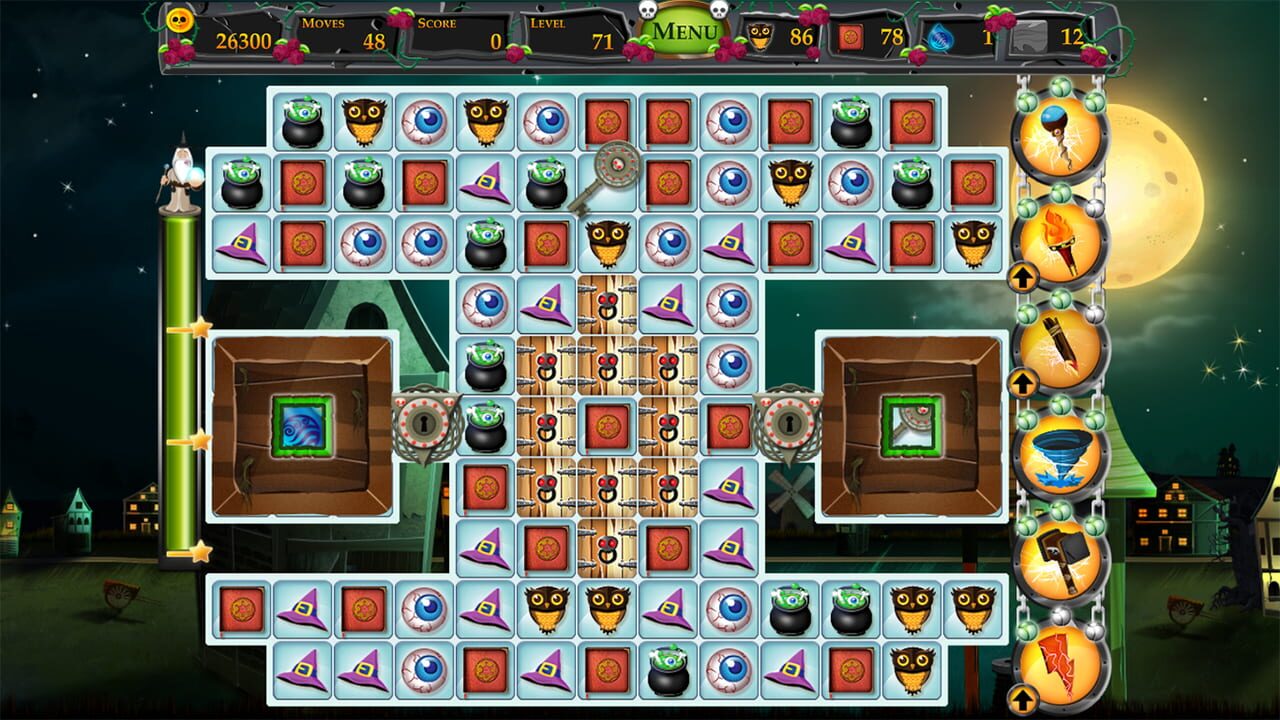This screenshot has width=1280, height=720.
Task: Open the Menu
Action: (x=685, y=30)
